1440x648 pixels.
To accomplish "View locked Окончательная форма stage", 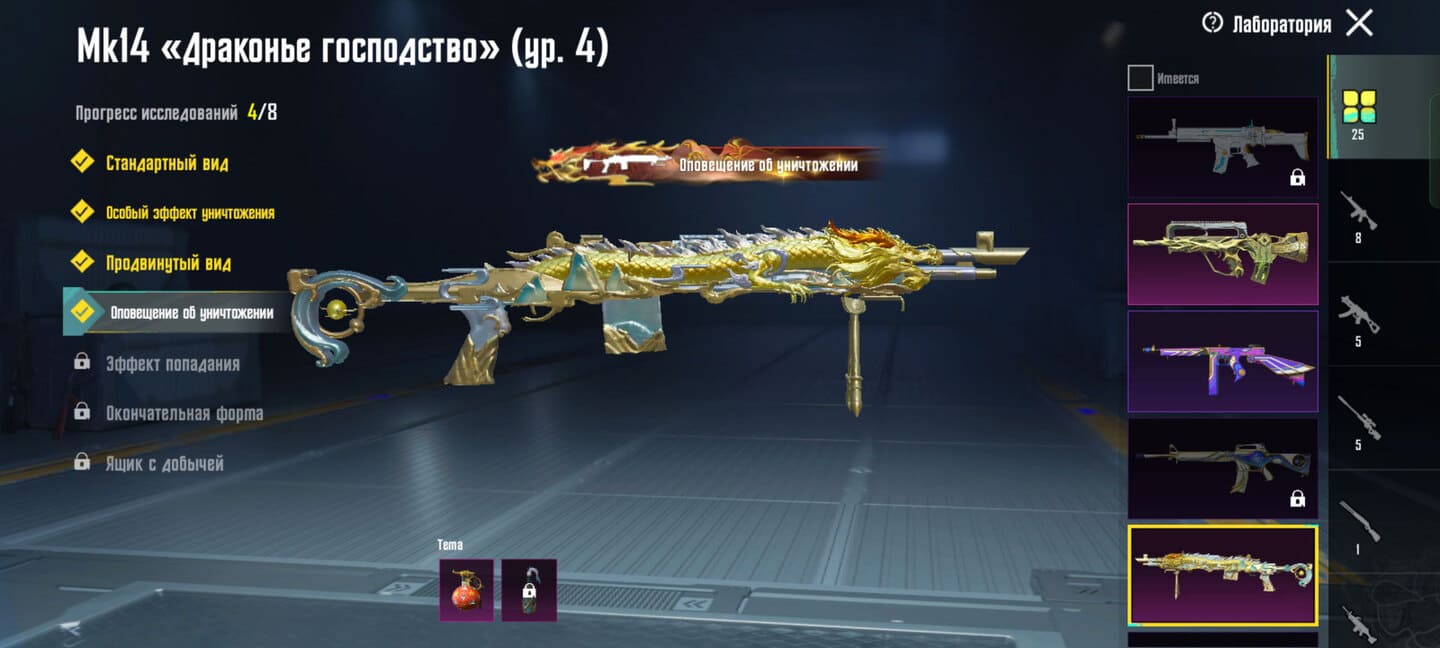I will (184, 413).
